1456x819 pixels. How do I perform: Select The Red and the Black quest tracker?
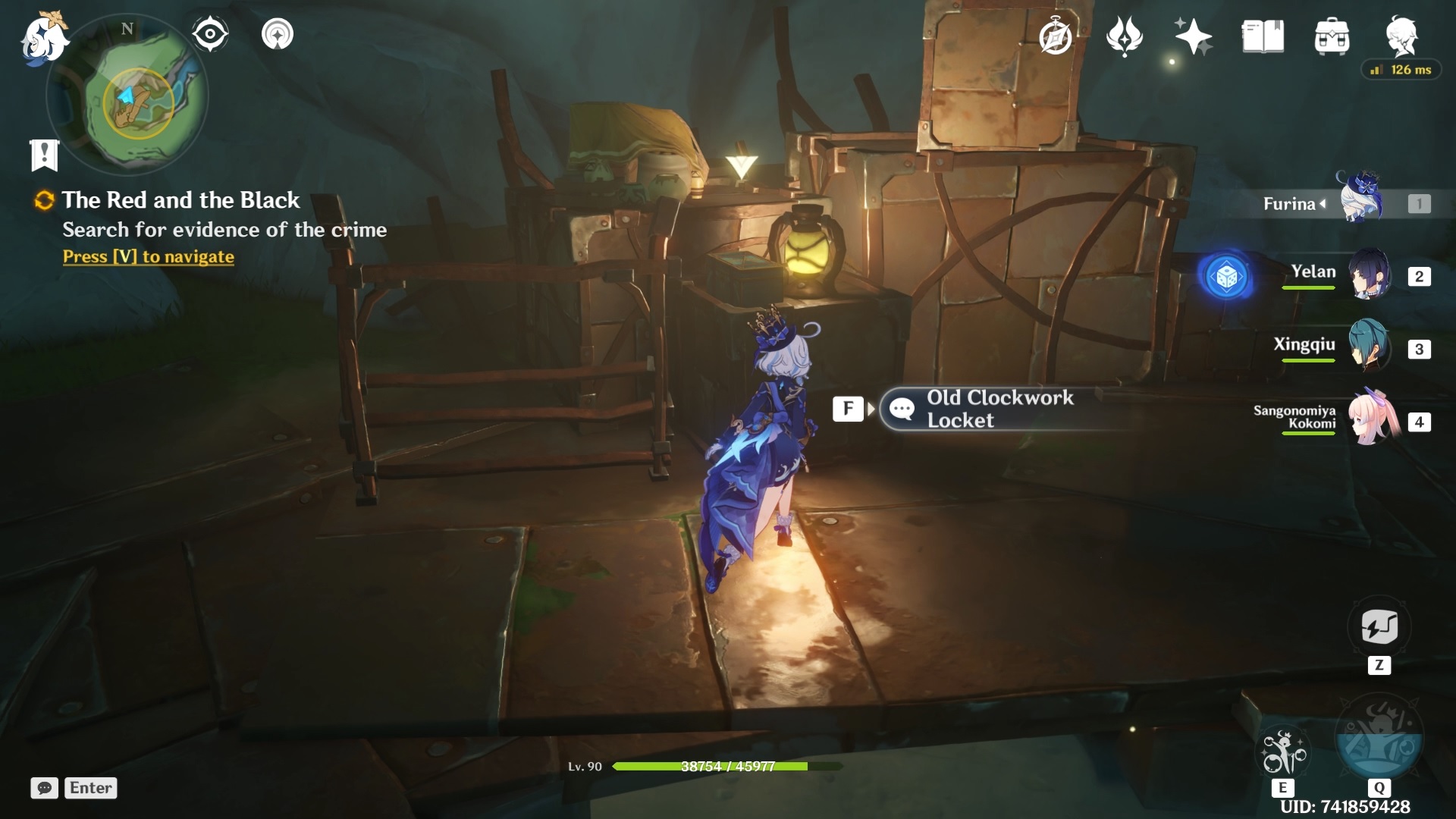(x=180, y=200)
